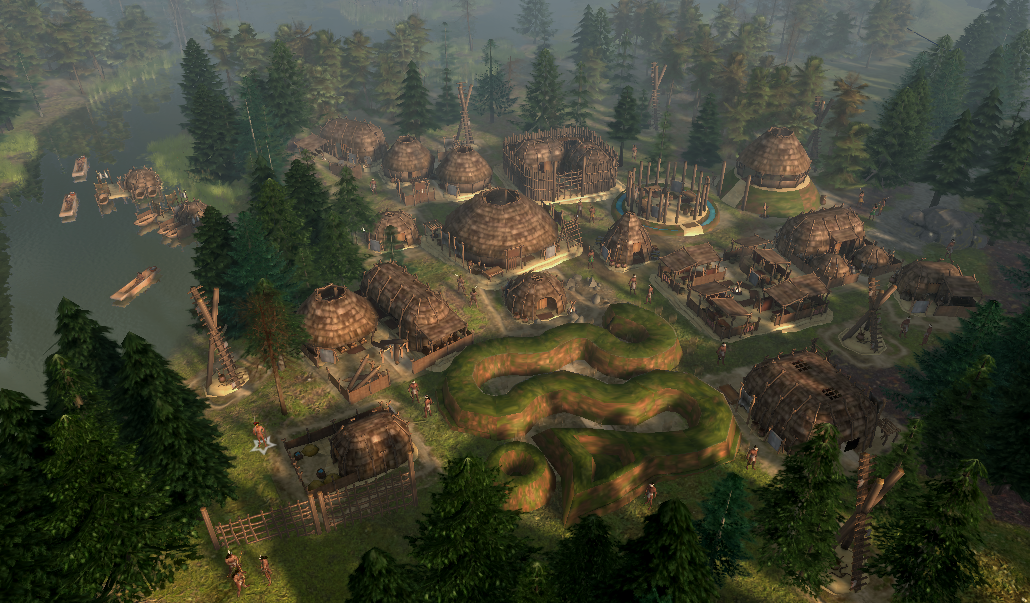
Task: Select the hero unit with the star marker
Action: 259,433
